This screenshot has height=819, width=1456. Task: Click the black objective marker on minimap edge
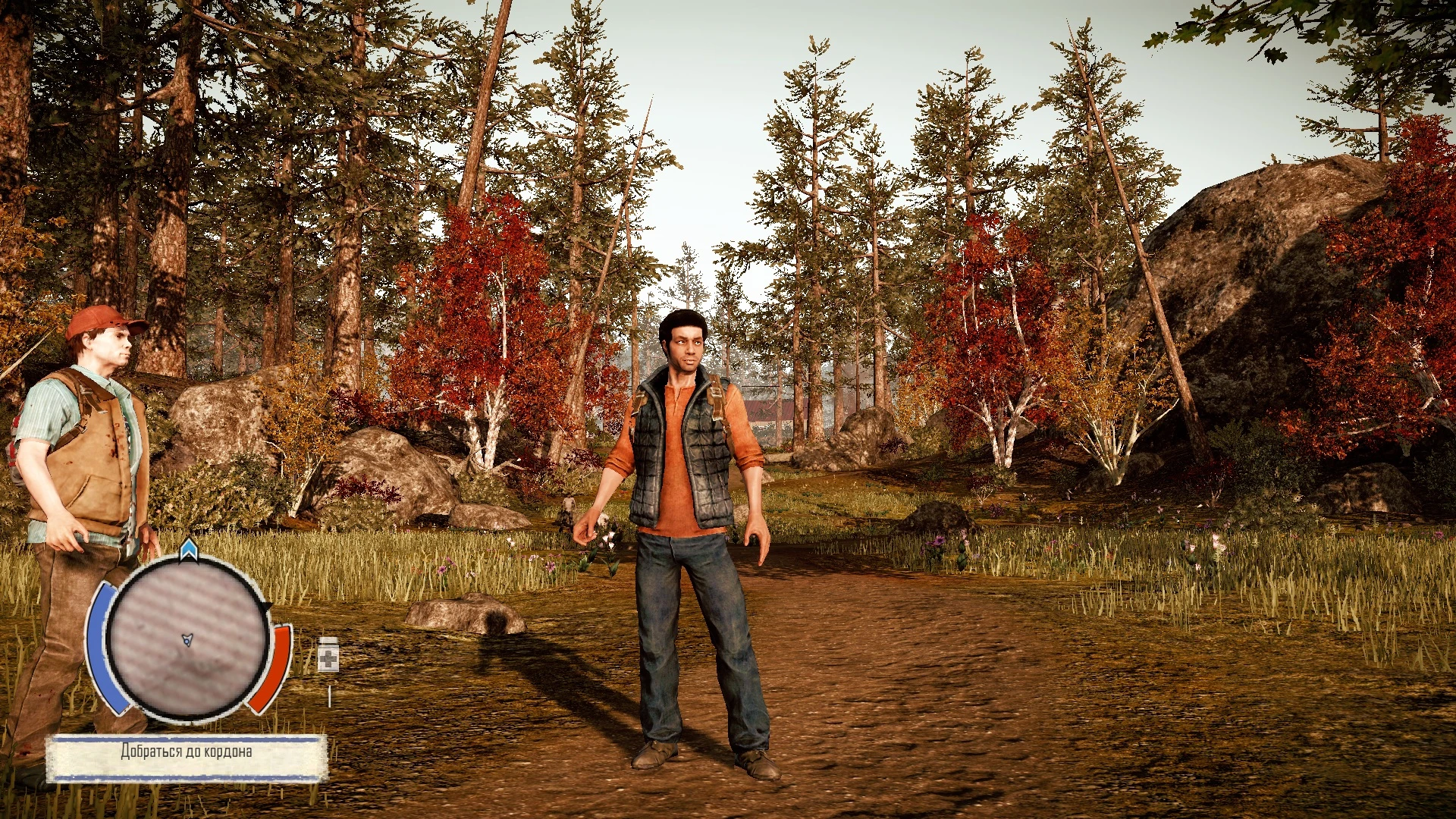click(x=267, y=607)
